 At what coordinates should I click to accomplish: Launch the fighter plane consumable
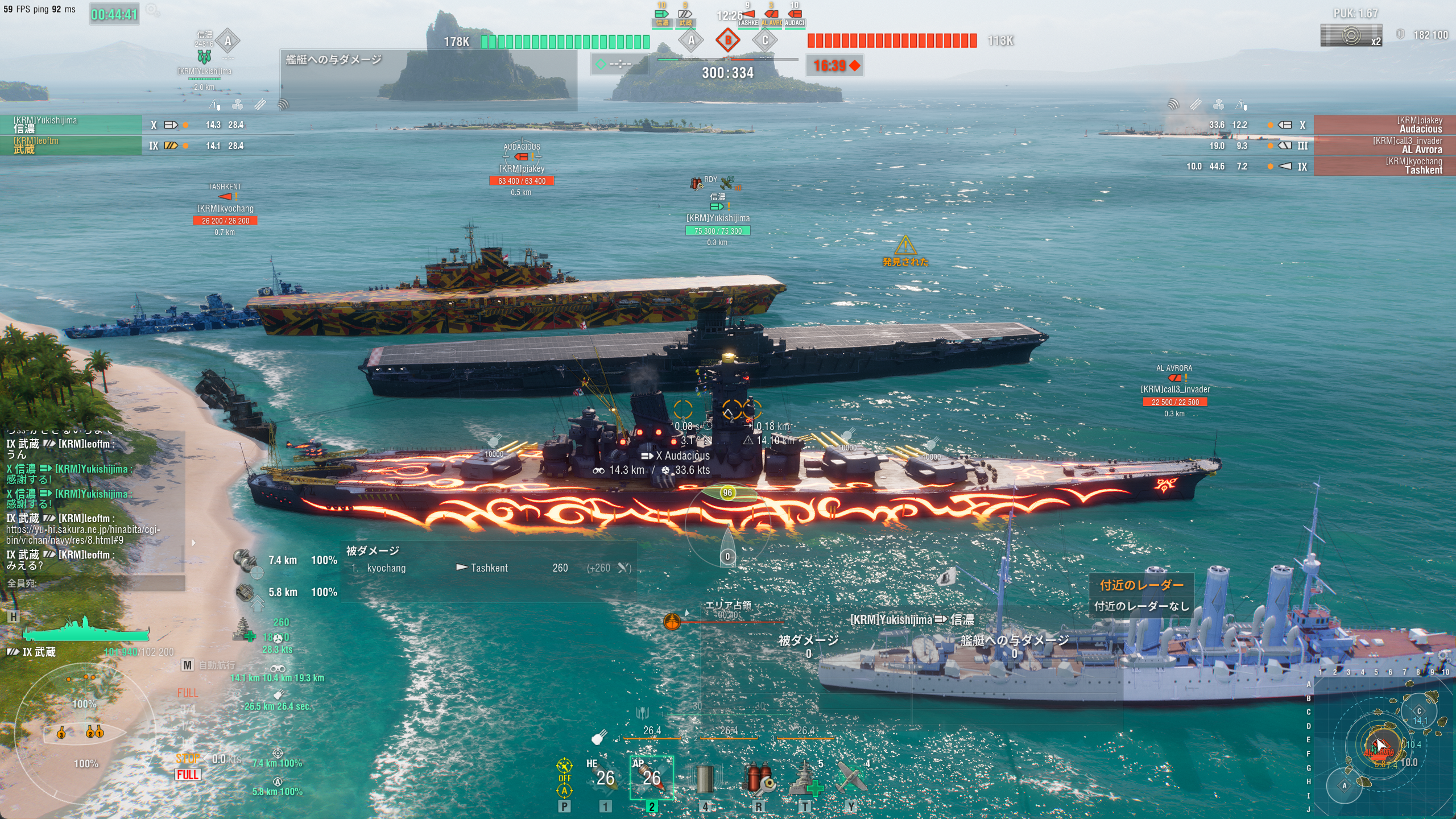851,779
